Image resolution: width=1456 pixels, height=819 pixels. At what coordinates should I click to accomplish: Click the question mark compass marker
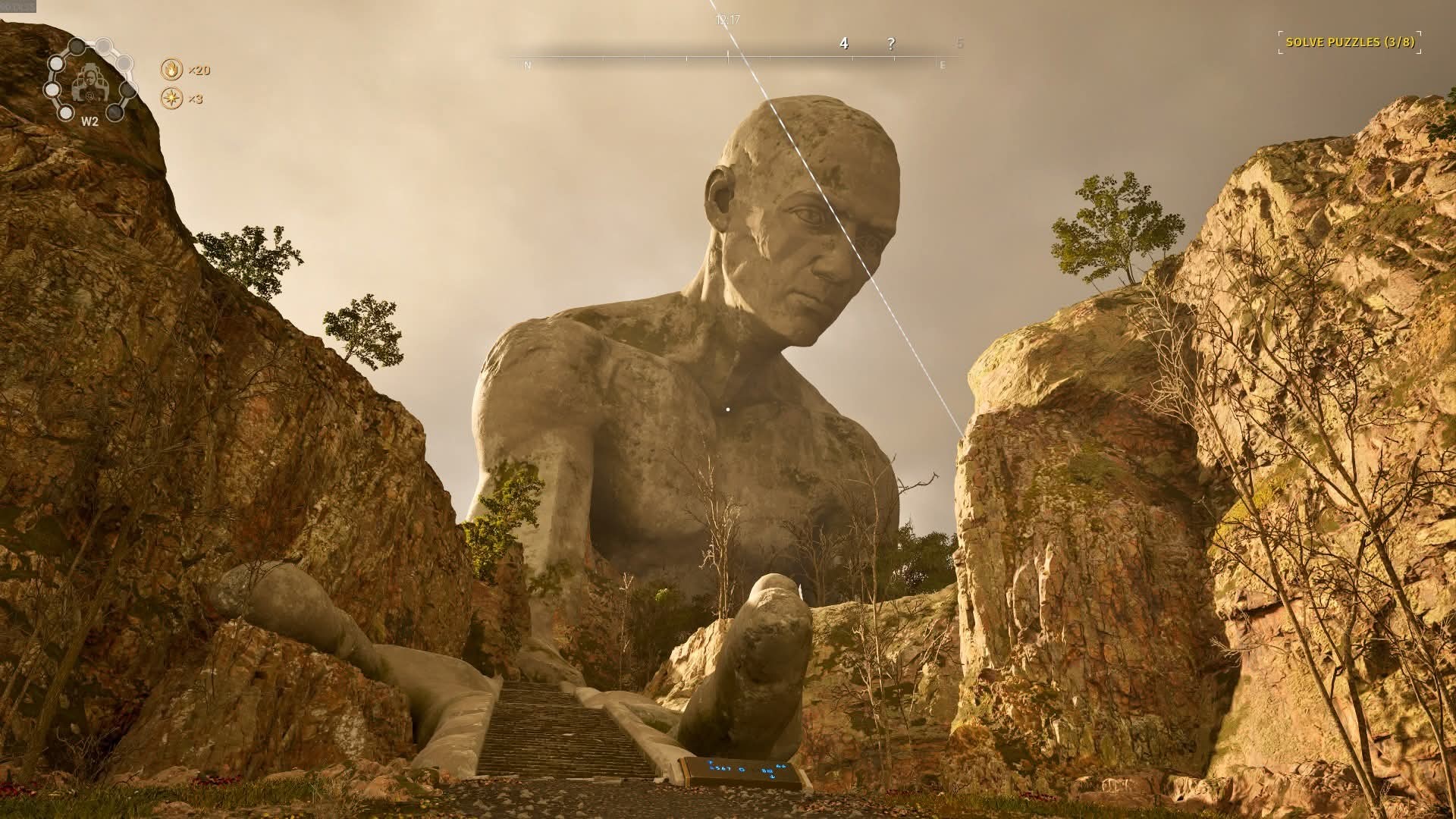coord(891,44)
